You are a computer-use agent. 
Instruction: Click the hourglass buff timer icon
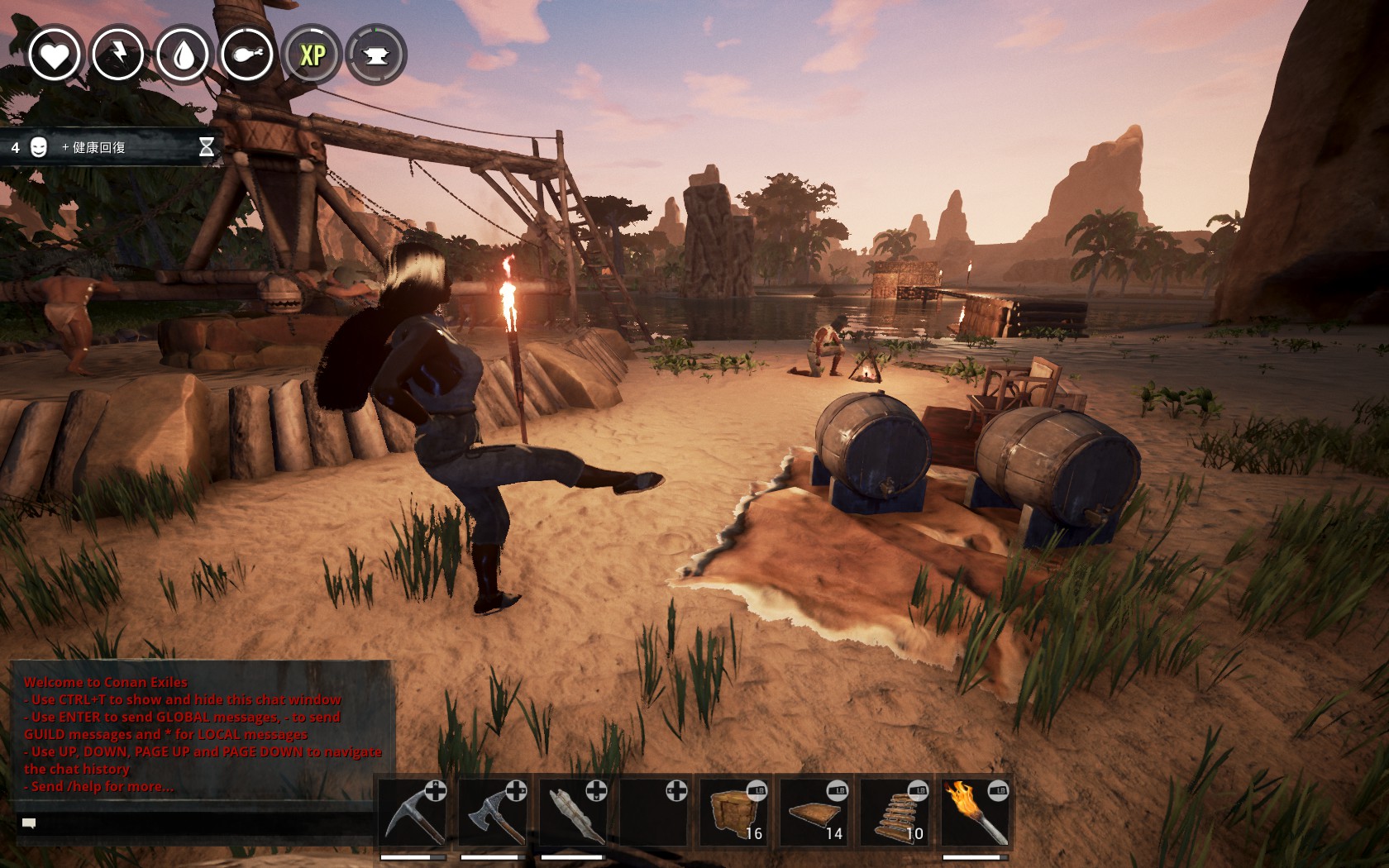(205, 147)
